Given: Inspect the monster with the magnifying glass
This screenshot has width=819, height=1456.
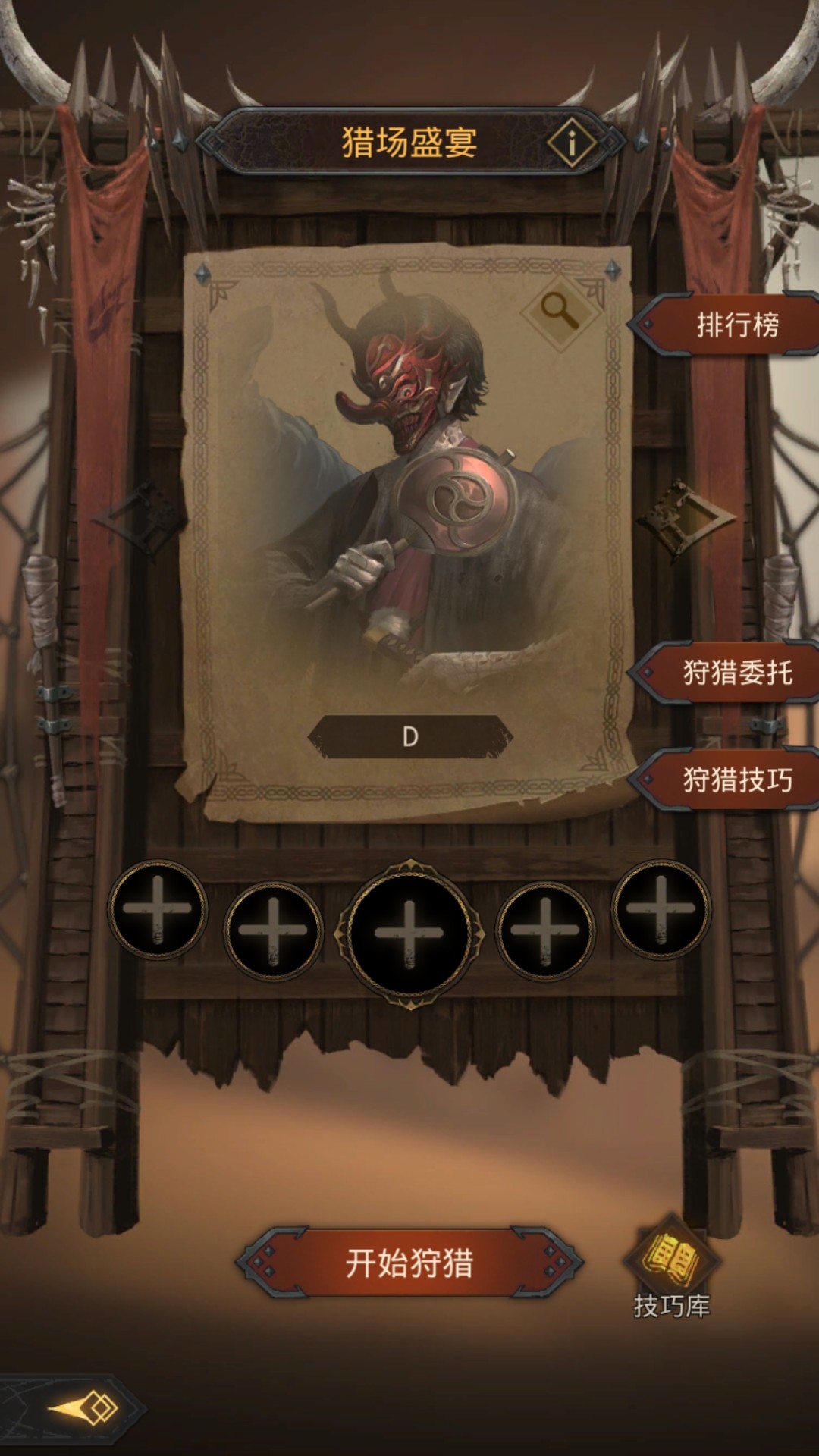Looking at the screenshot, I should 560,311.
